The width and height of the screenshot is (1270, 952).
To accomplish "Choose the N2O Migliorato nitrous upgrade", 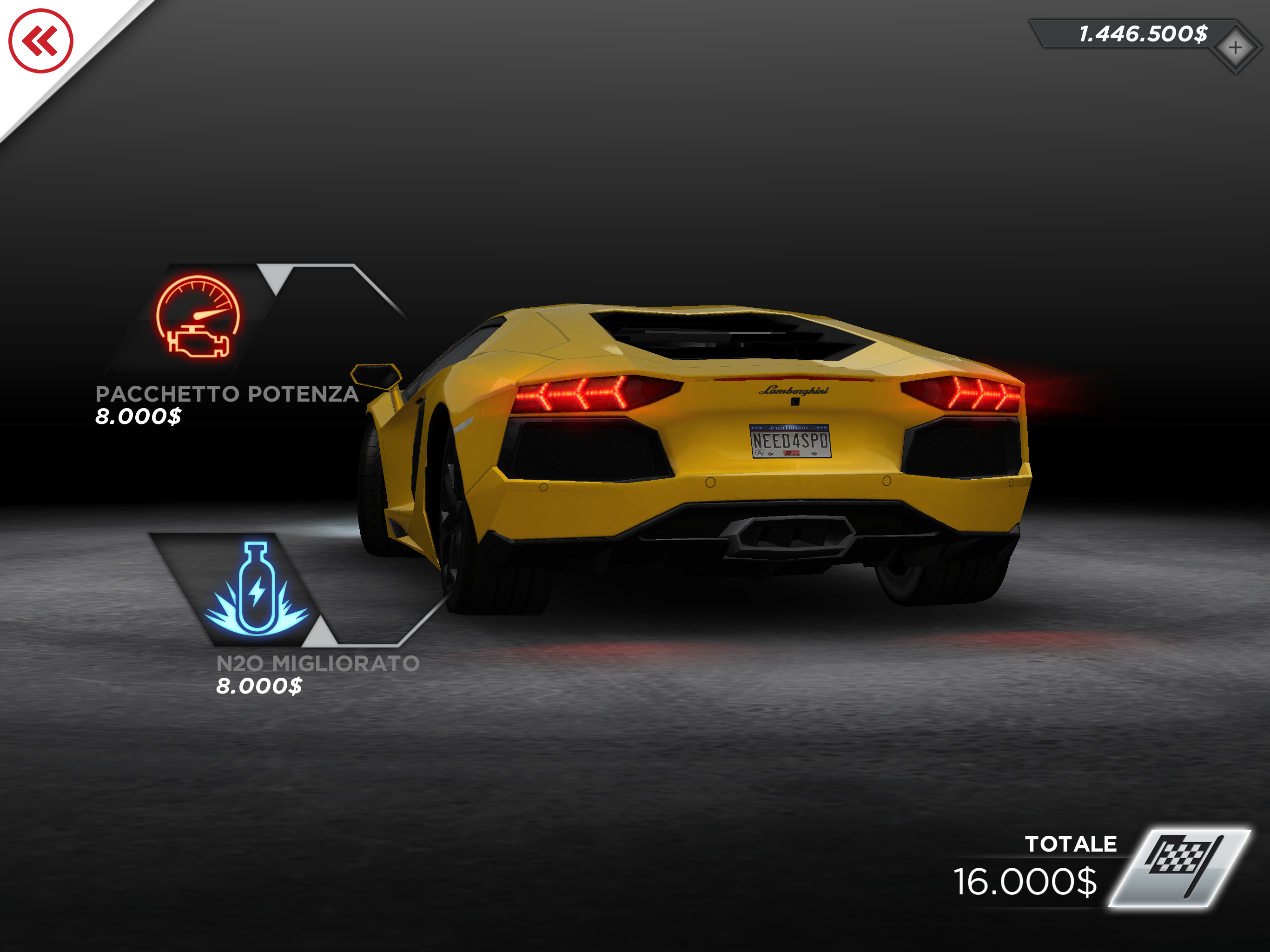I will 256,589.
